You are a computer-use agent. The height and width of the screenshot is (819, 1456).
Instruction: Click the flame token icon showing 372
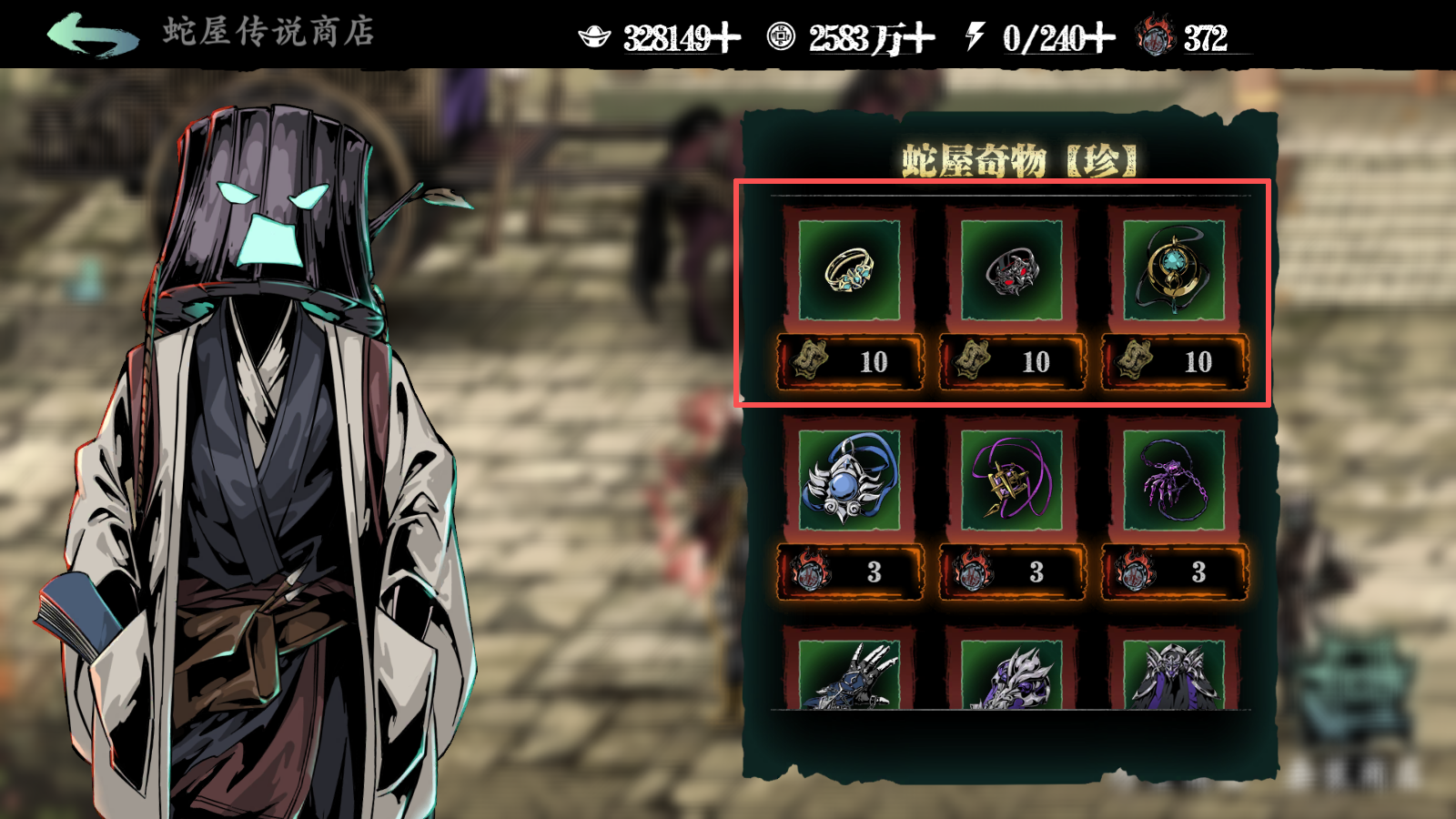(x=1157, y=39)
